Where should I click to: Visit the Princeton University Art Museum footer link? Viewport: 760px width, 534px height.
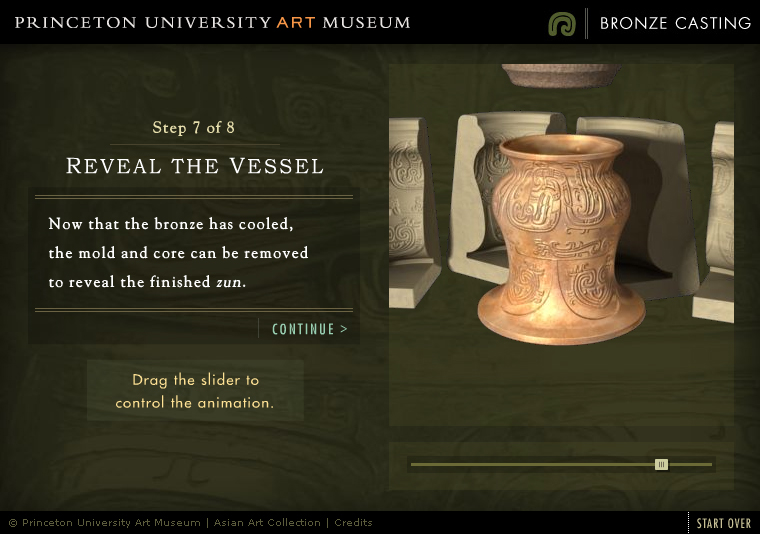(x=111, y=523)
